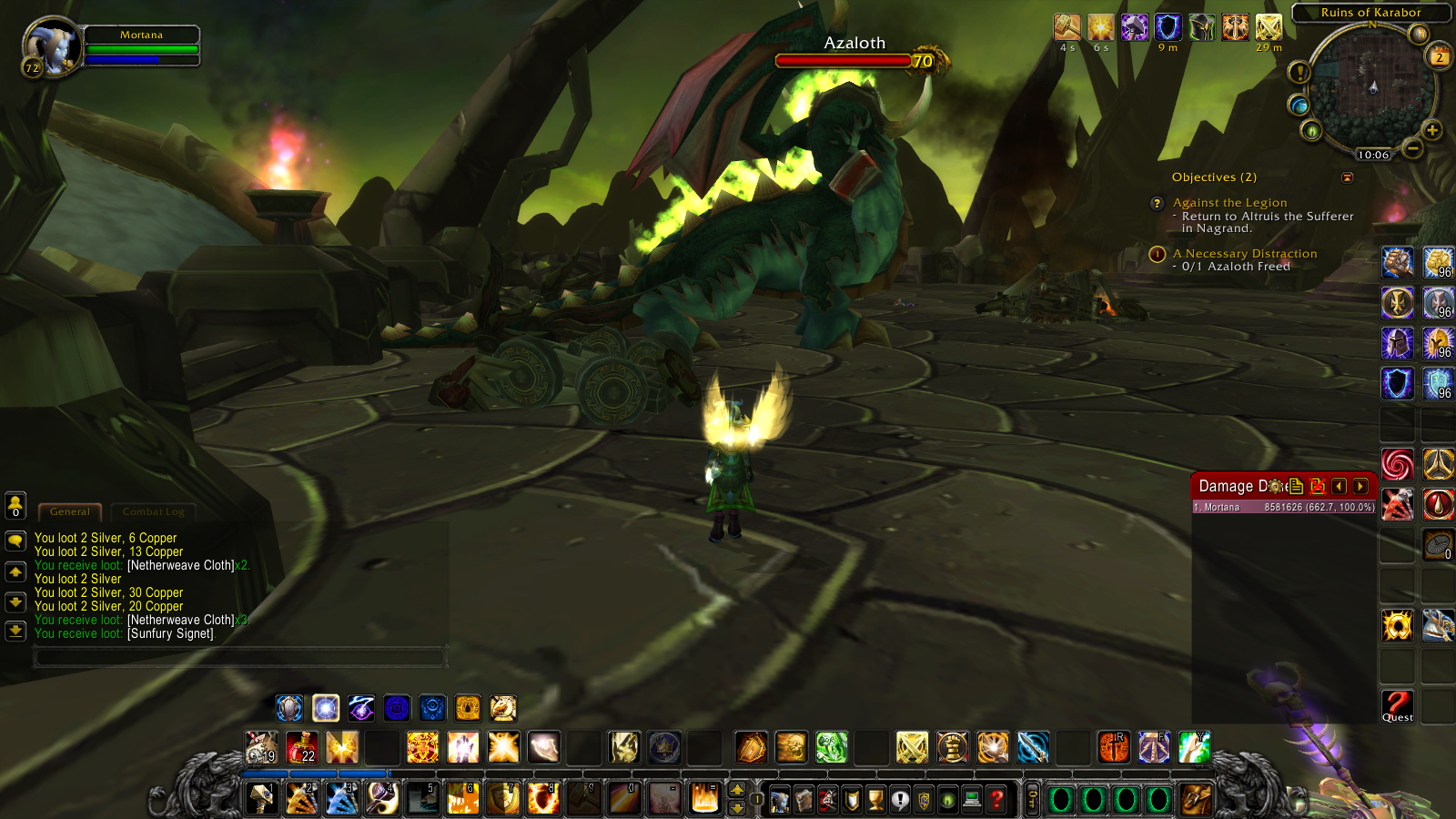1456x819 pixels.
Task: Click the chat bubble toggle in the chat frame
Action: pyautogui.click(x=15, y=541)
